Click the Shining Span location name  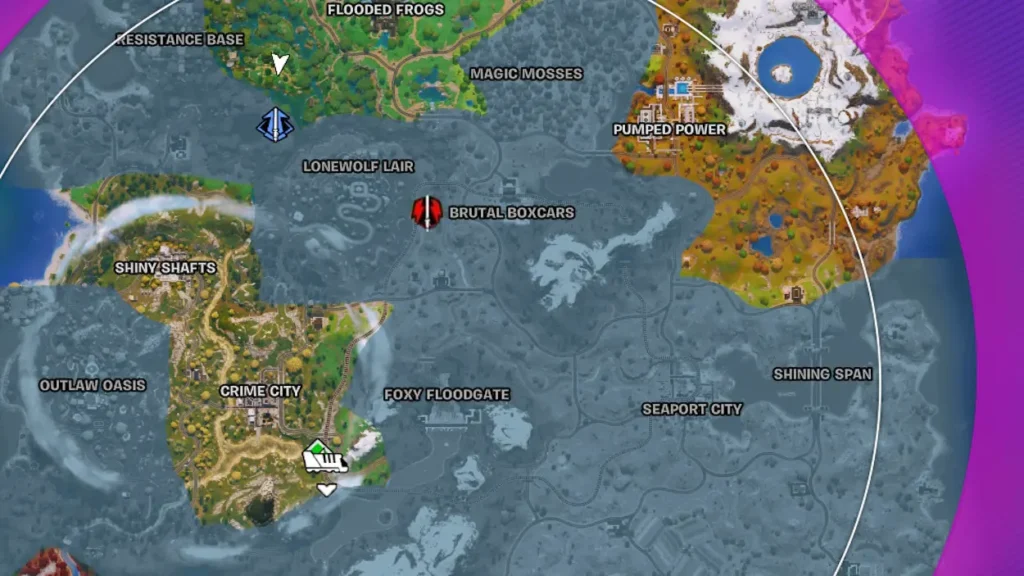click(x=822, y=374)
